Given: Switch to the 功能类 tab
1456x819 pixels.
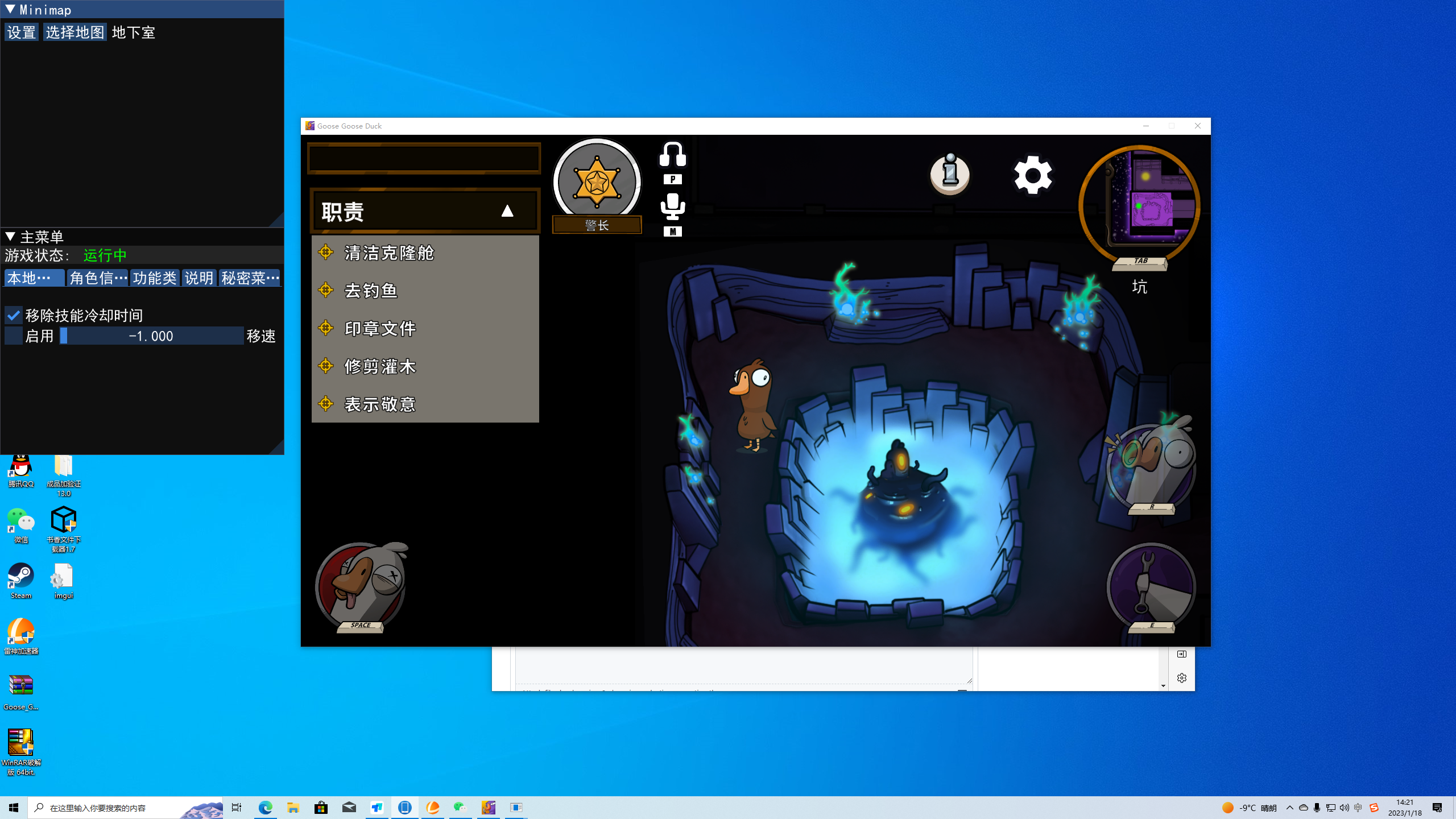Looking at the screenshot, I should pyautogui.click(x=155, y=278).
